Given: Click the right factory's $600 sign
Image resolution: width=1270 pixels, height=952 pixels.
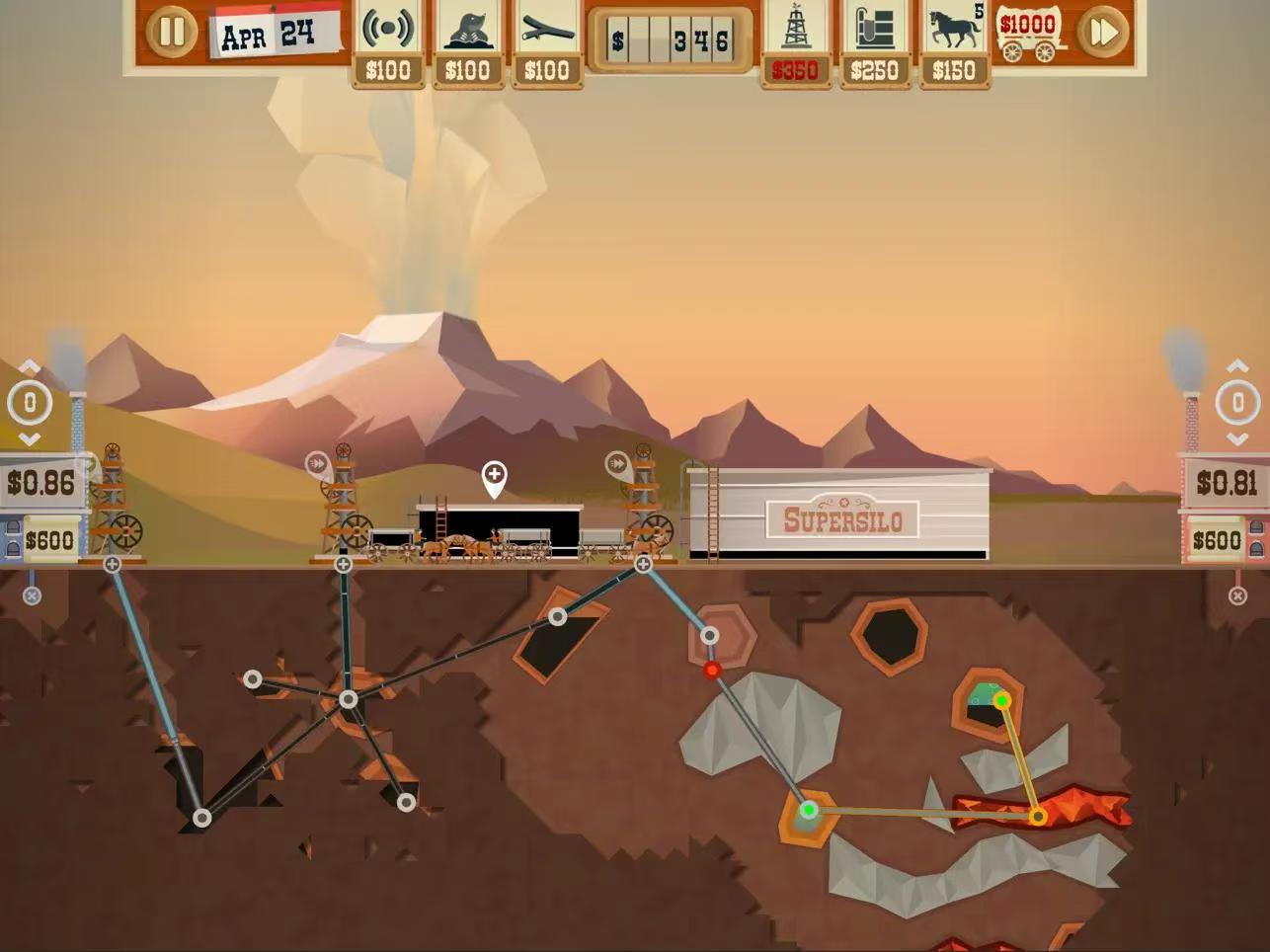Looking at the screenshot, I should [x=1216, y=540].
